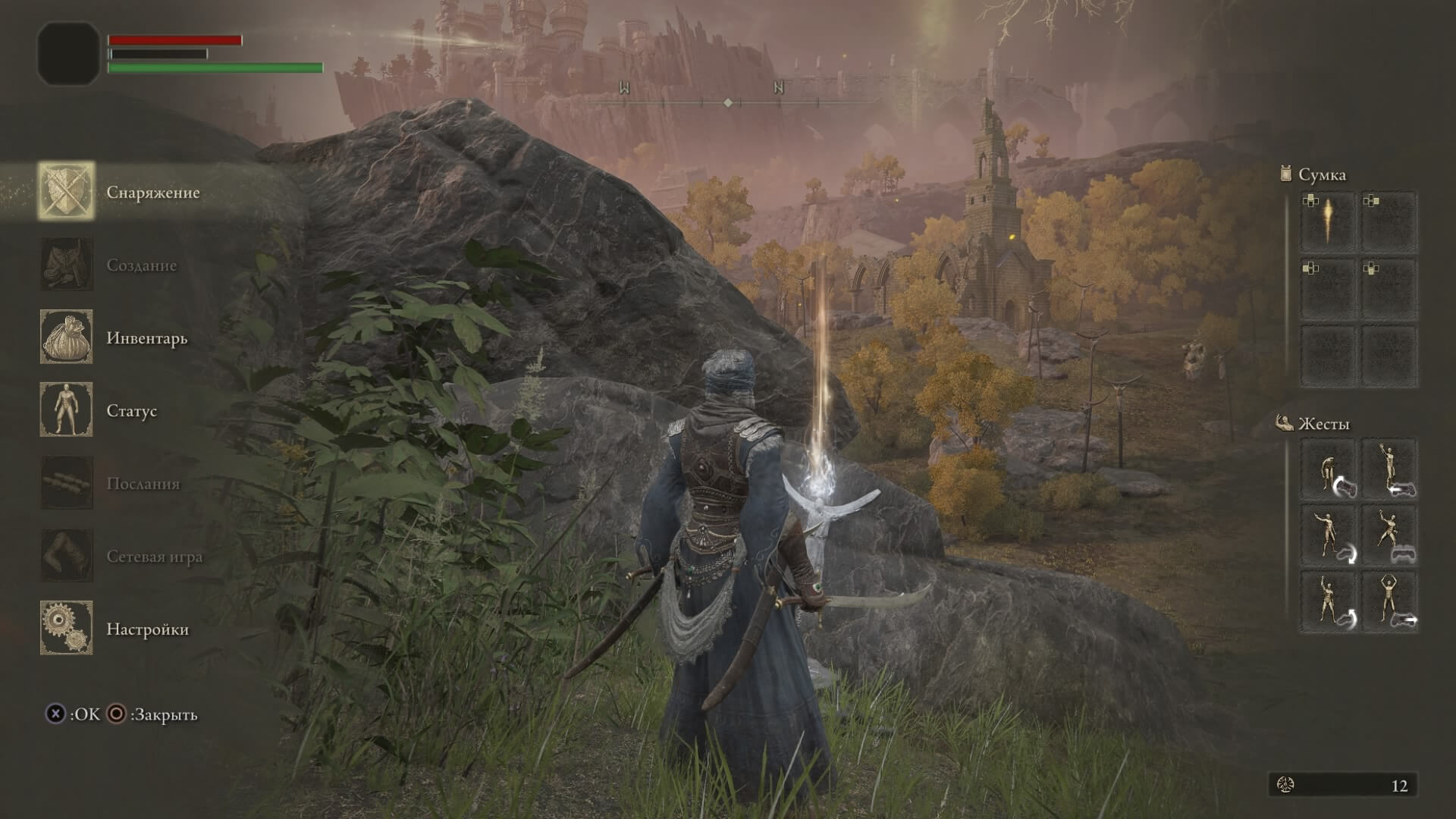Use the glowing golden item in the pouch

tap(1328, 222)
